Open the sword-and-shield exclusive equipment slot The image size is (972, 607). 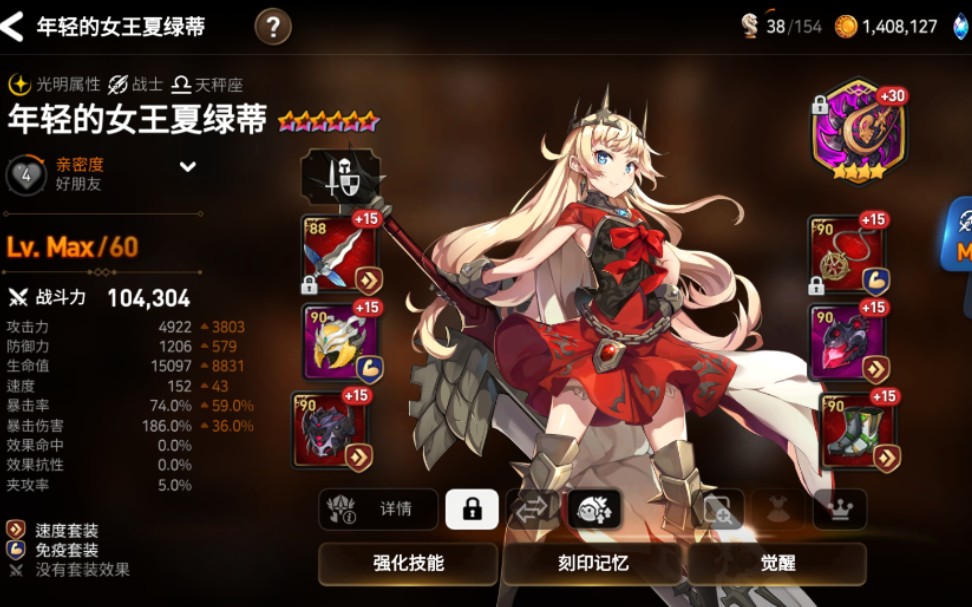[x=340, y=177]
